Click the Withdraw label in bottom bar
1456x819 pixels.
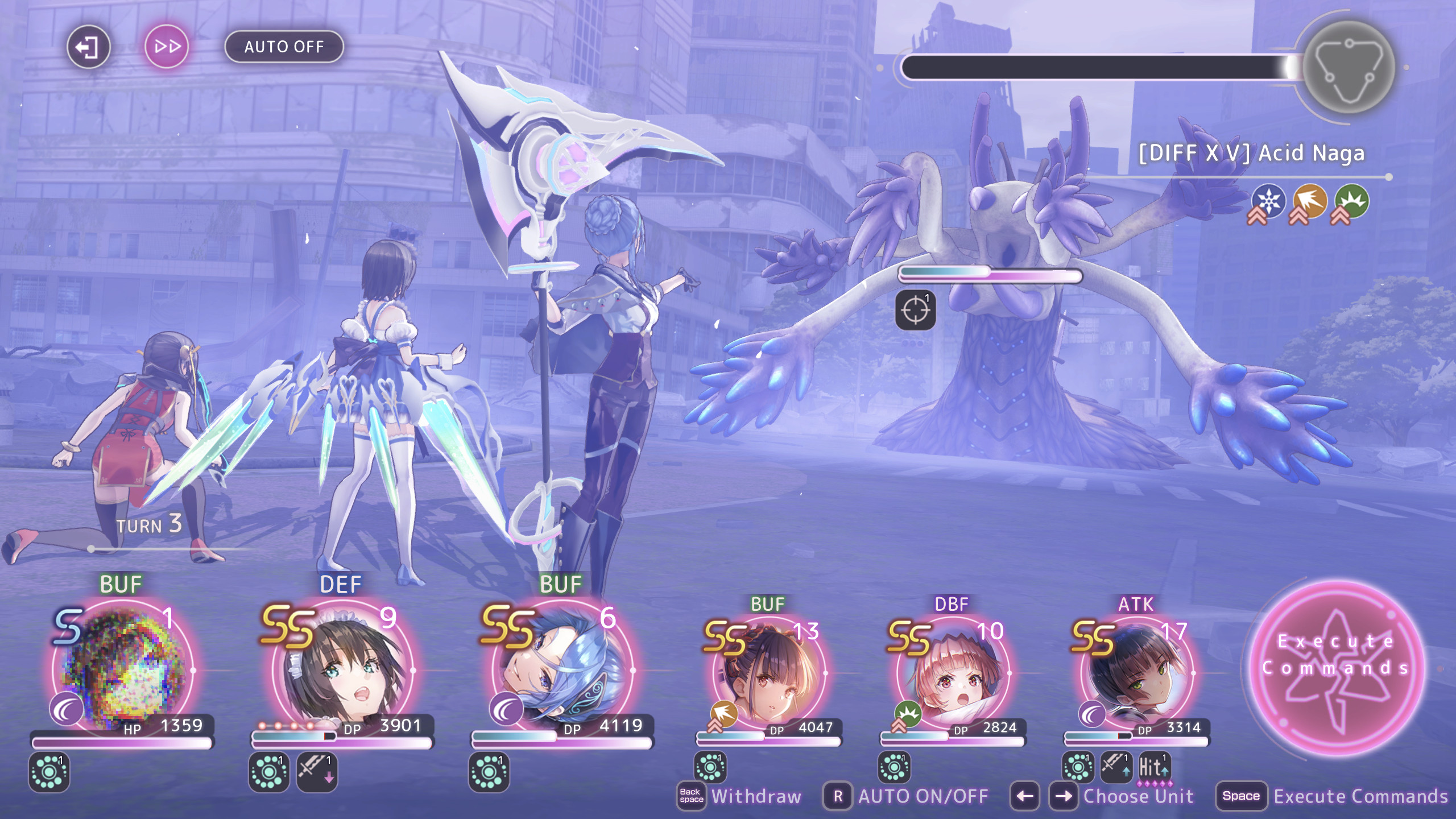[x=756, y=796]
